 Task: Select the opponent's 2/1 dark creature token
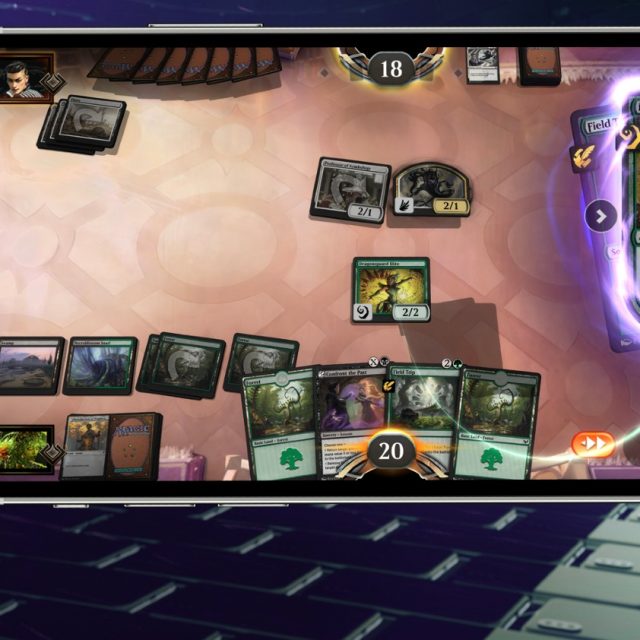(x=431, y=187)
